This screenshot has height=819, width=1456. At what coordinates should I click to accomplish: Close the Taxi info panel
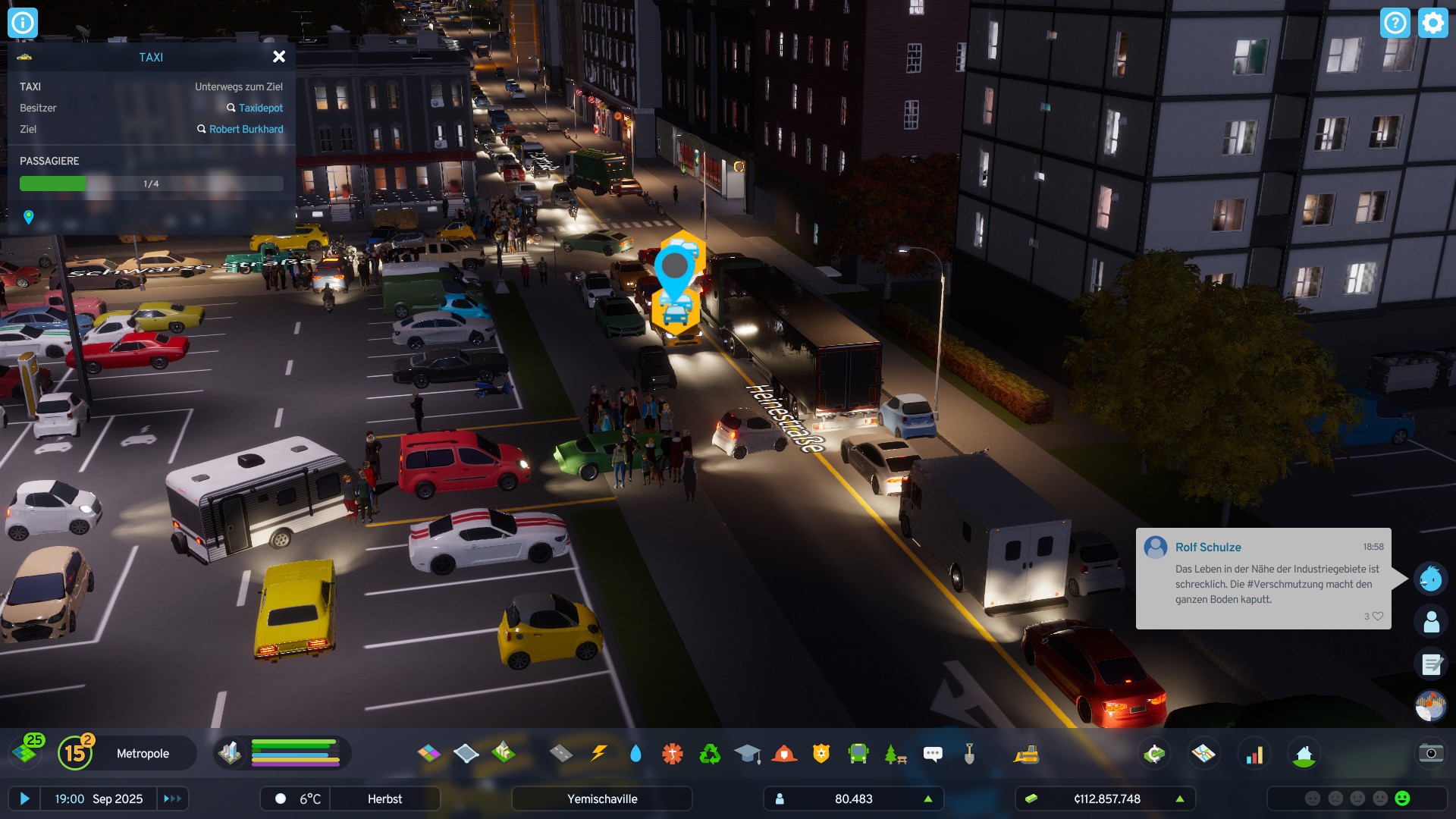tap(279, 56)
